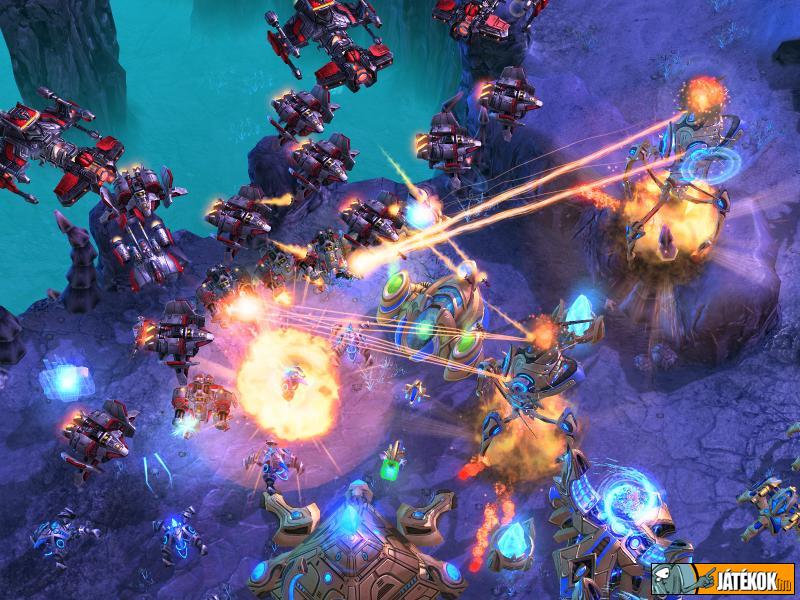Click the Játékok site logo watermark

click(x=723, y=578)
